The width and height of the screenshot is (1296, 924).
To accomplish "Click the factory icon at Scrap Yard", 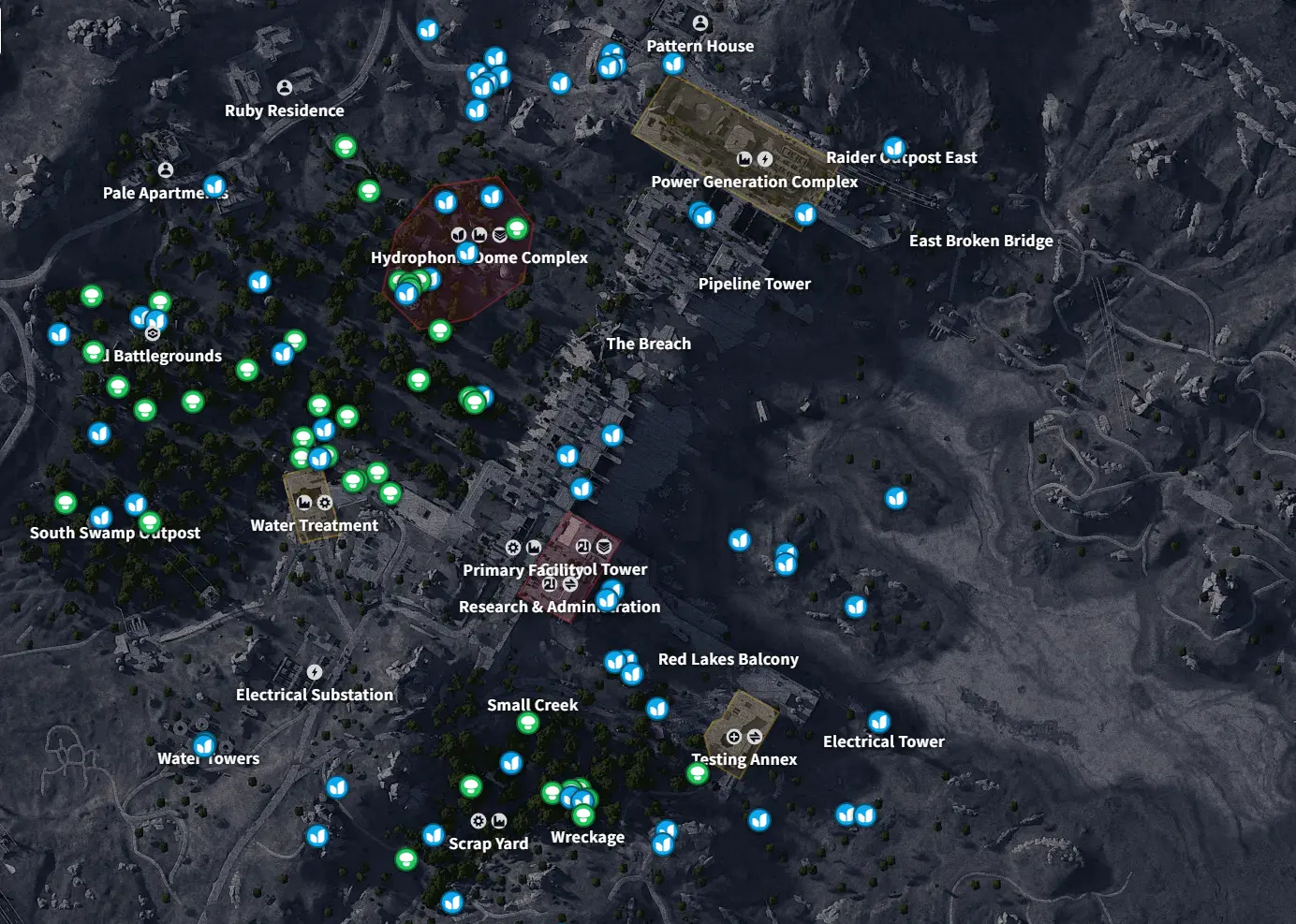I will point(499,821).
